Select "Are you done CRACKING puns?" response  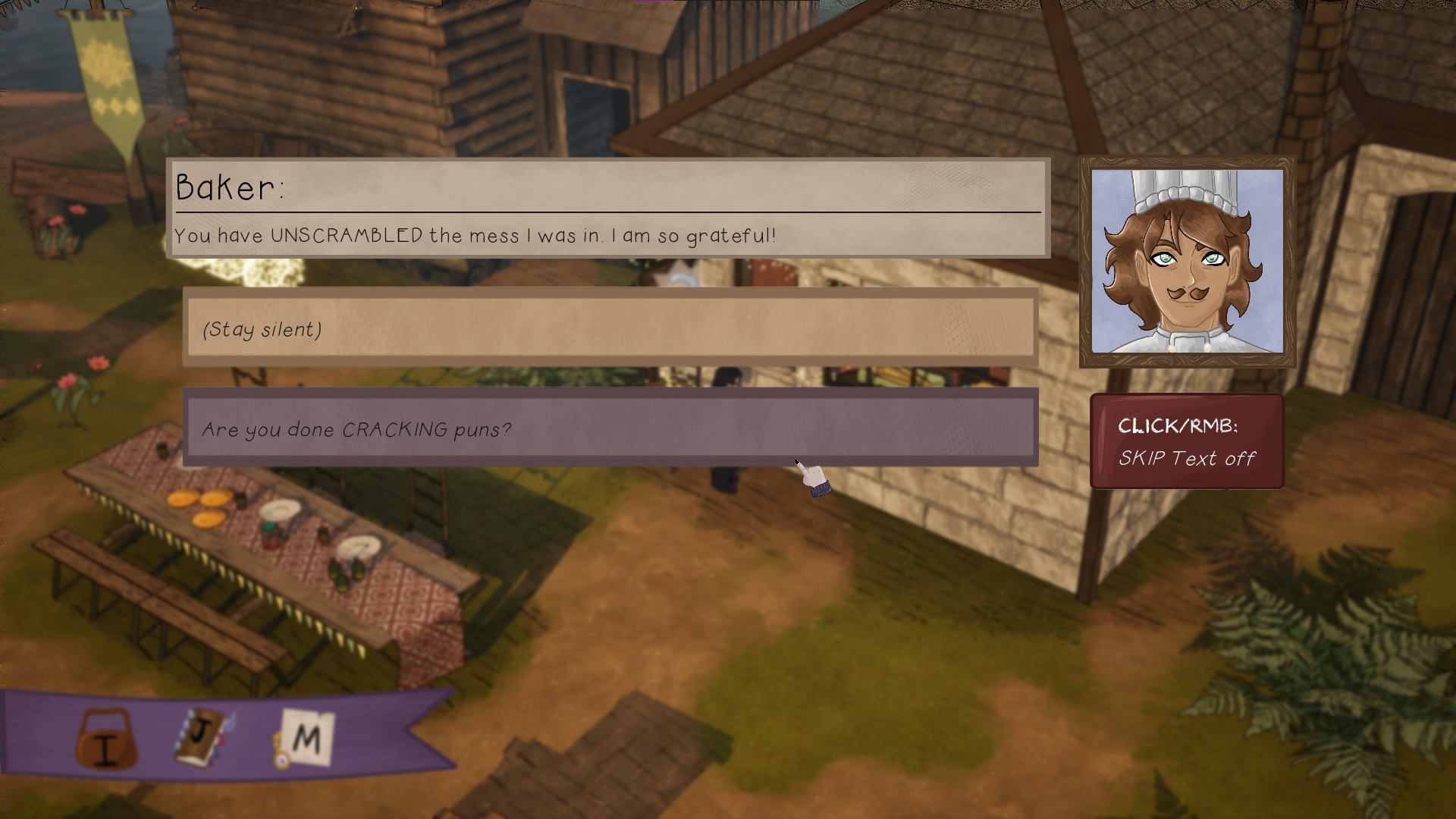pyautogui.click(x=610, y=428)
